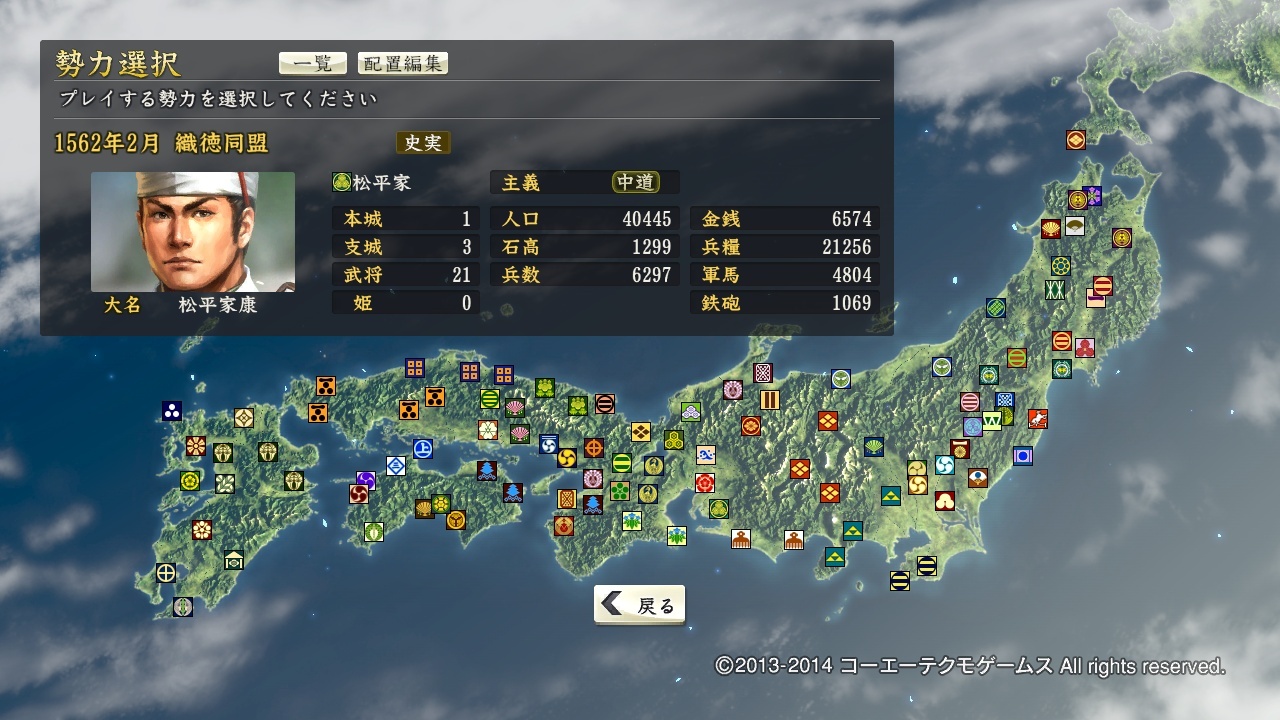Pick the white cross-in-circle crest on dark background
This screenshot has width=1280, height=720.
(166, 573)
